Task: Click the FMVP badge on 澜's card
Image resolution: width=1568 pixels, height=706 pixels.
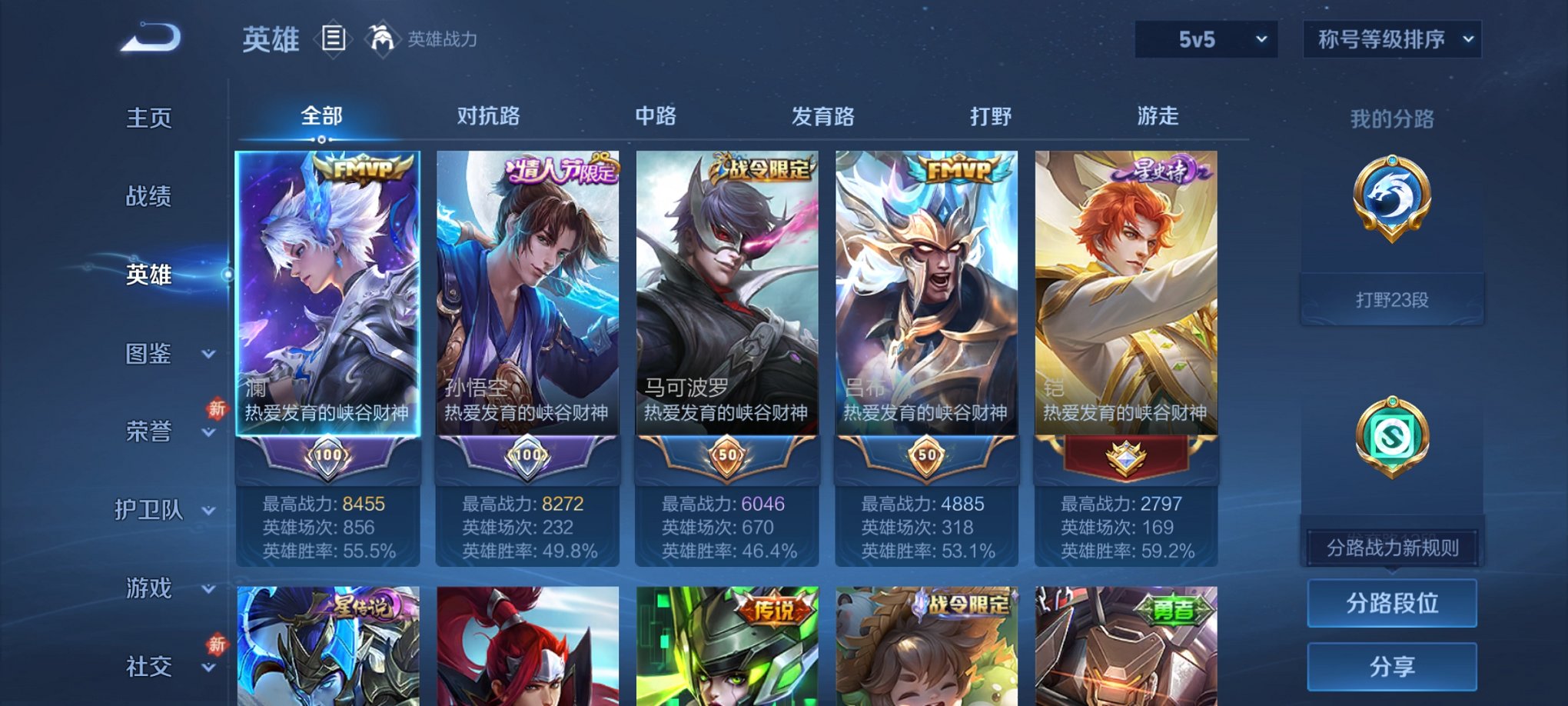Action: click(361, 168)
